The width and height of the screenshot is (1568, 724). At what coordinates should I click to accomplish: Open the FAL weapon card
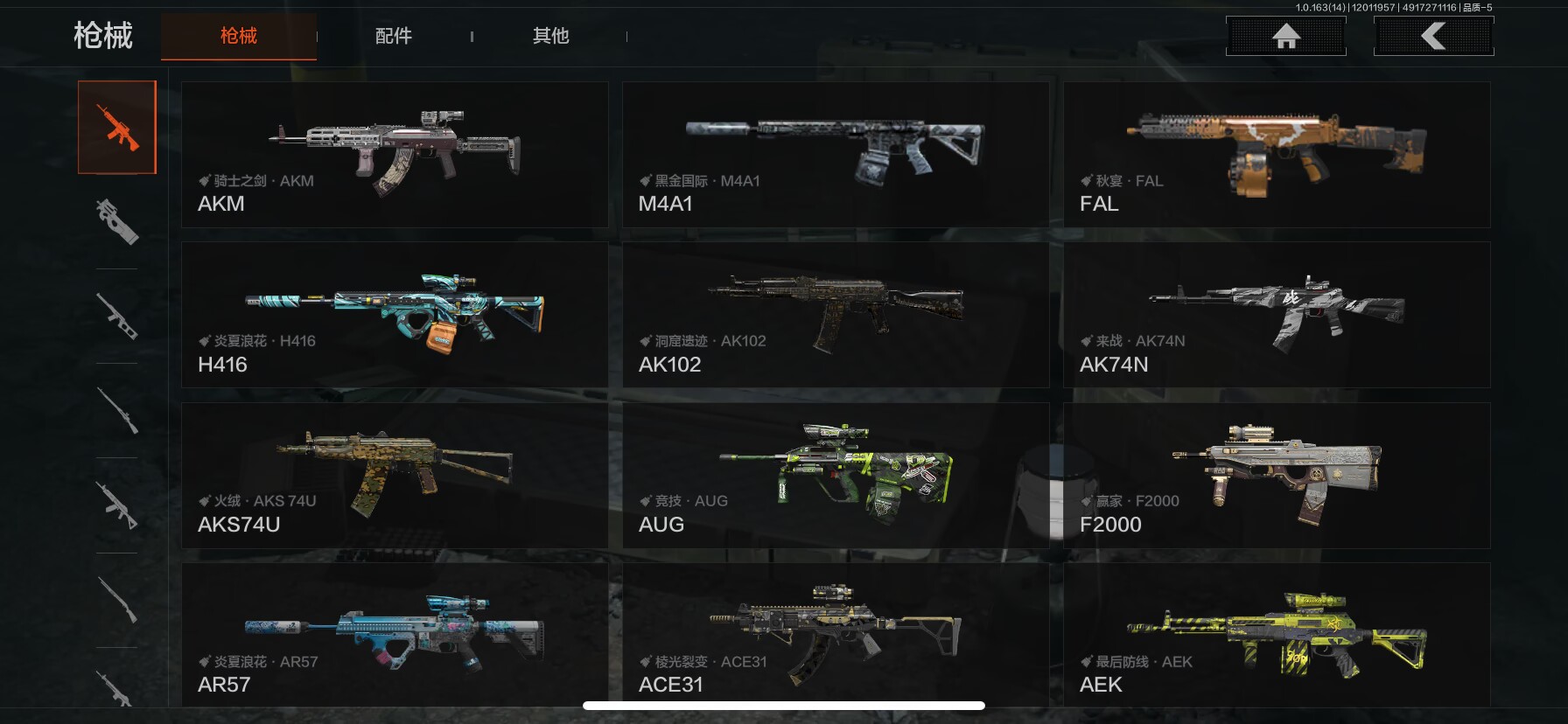pos(1277,155)
